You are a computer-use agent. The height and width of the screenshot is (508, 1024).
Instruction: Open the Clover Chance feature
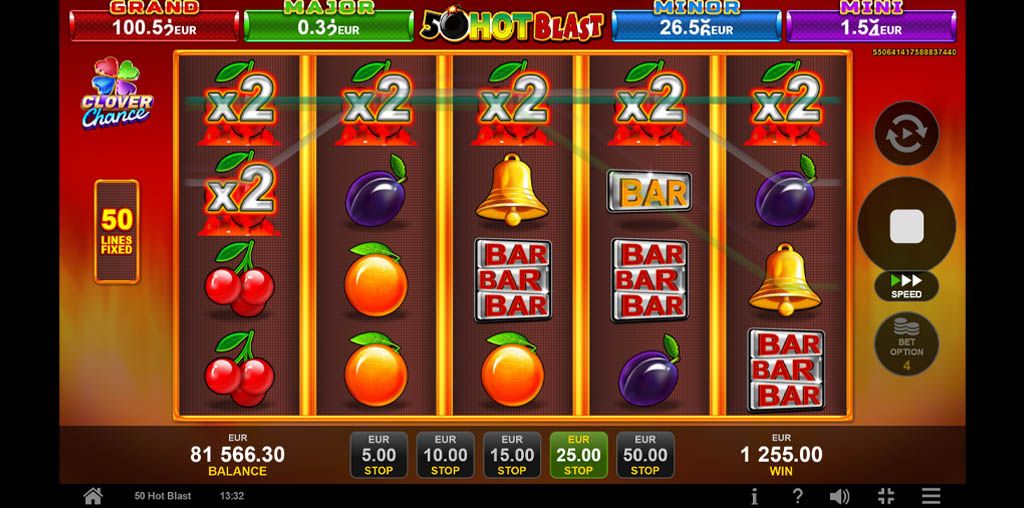tap(116, 94)
